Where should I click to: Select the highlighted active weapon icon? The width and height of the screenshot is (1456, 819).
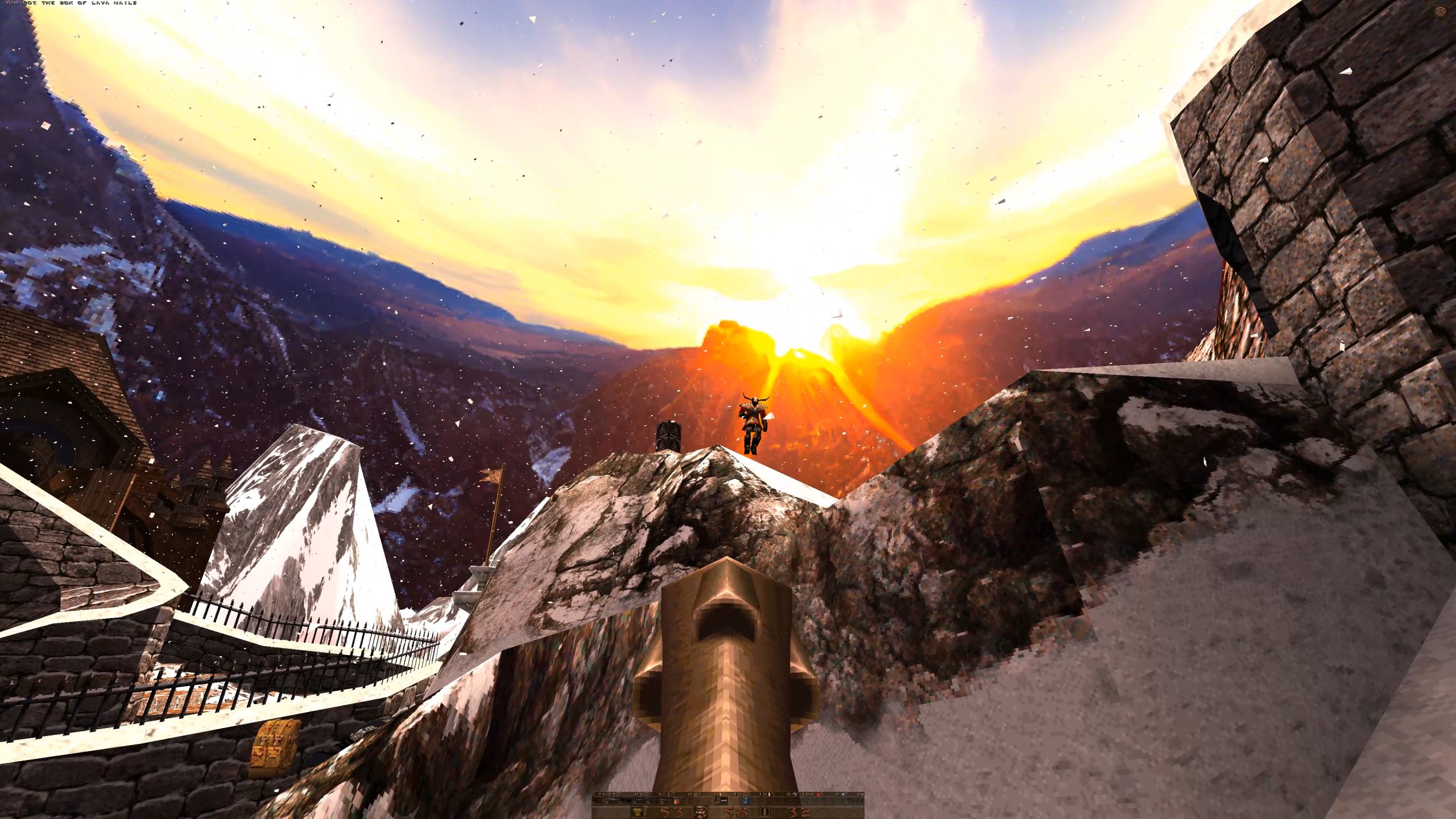(680, 801)
